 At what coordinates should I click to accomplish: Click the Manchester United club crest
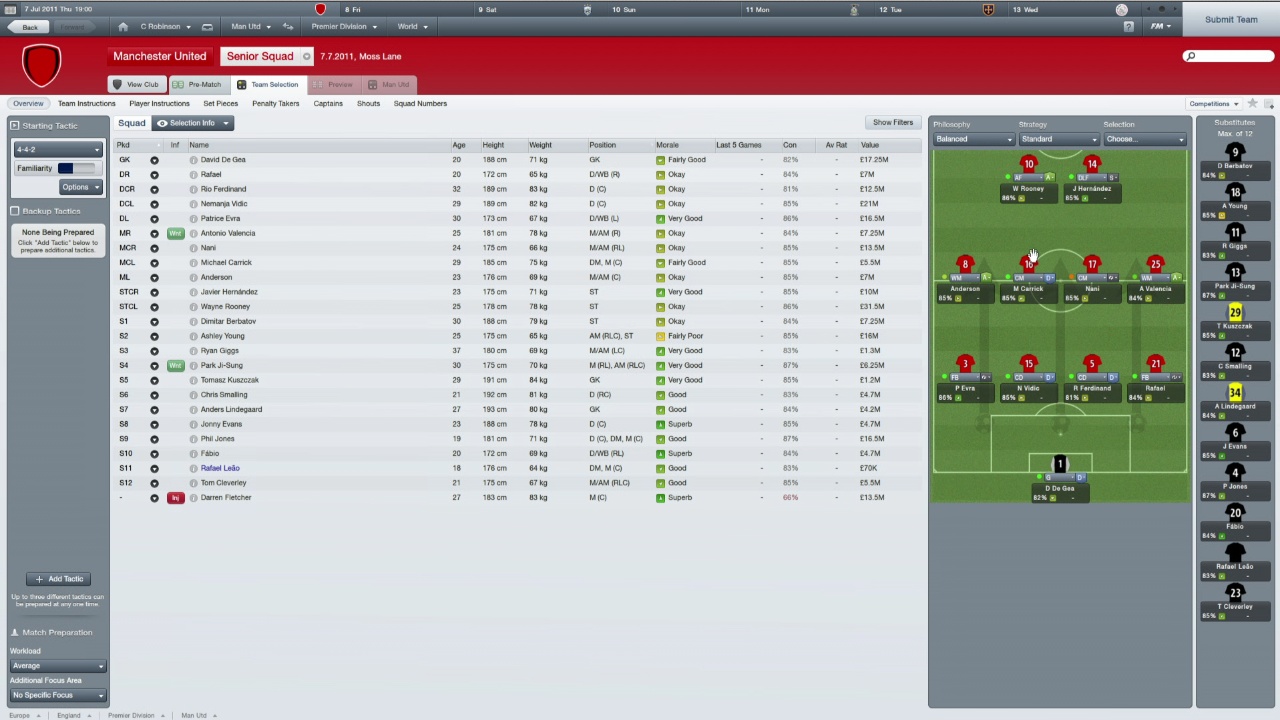coord(42,65)
